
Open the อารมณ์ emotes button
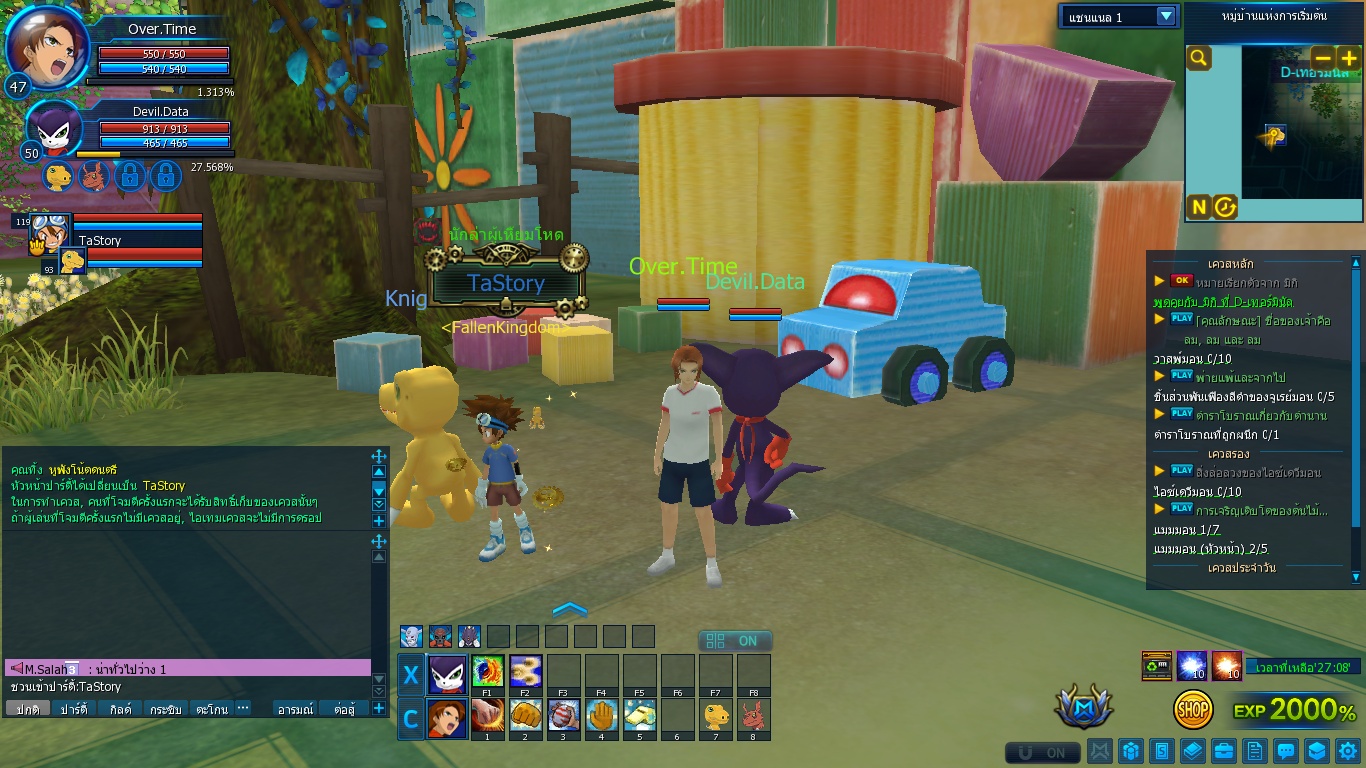295,709
